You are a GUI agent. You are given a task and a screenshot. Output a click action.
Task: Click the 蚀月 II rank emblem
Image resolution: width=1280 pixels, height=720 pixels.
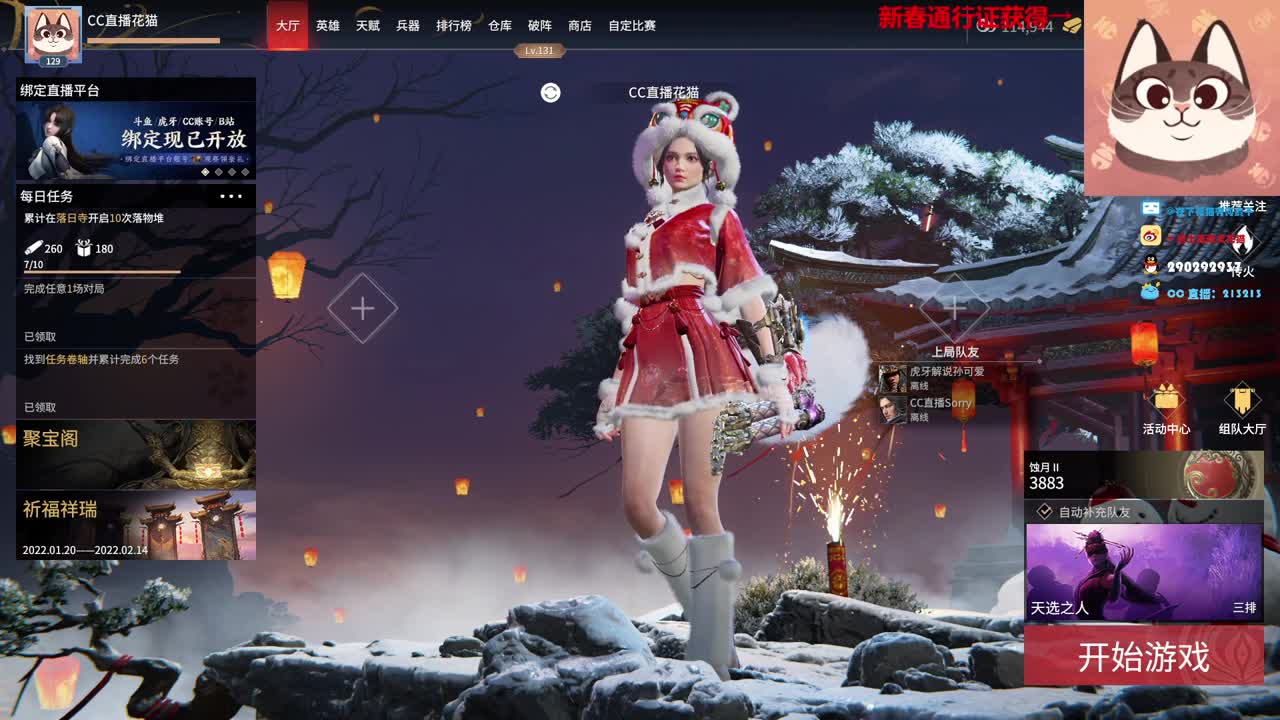(x=1220, y=471)
